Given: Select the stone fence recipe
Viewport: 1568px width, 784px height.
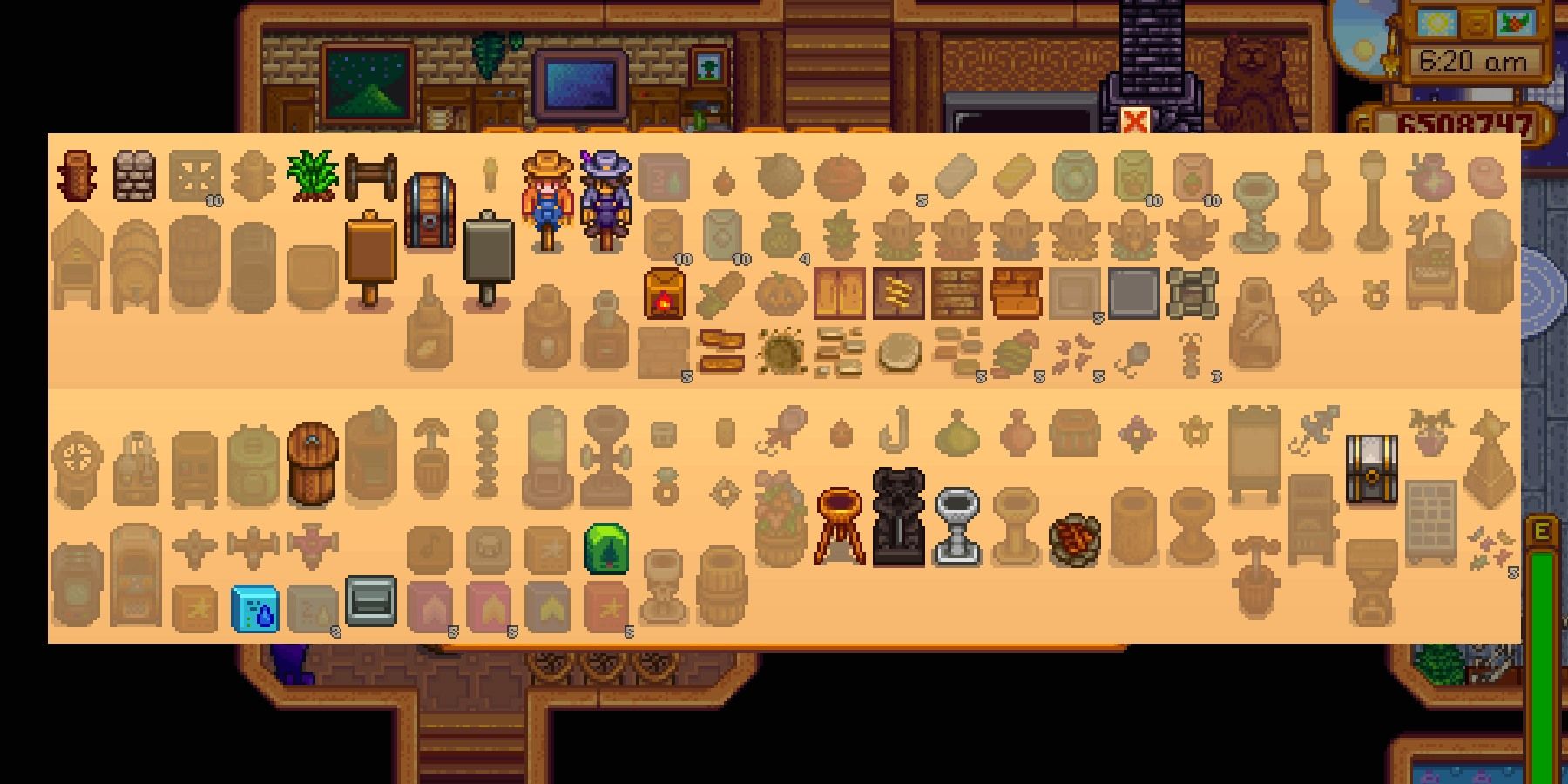Looking at the screenshot, I should pyautogui.click(x=132, y=173).
